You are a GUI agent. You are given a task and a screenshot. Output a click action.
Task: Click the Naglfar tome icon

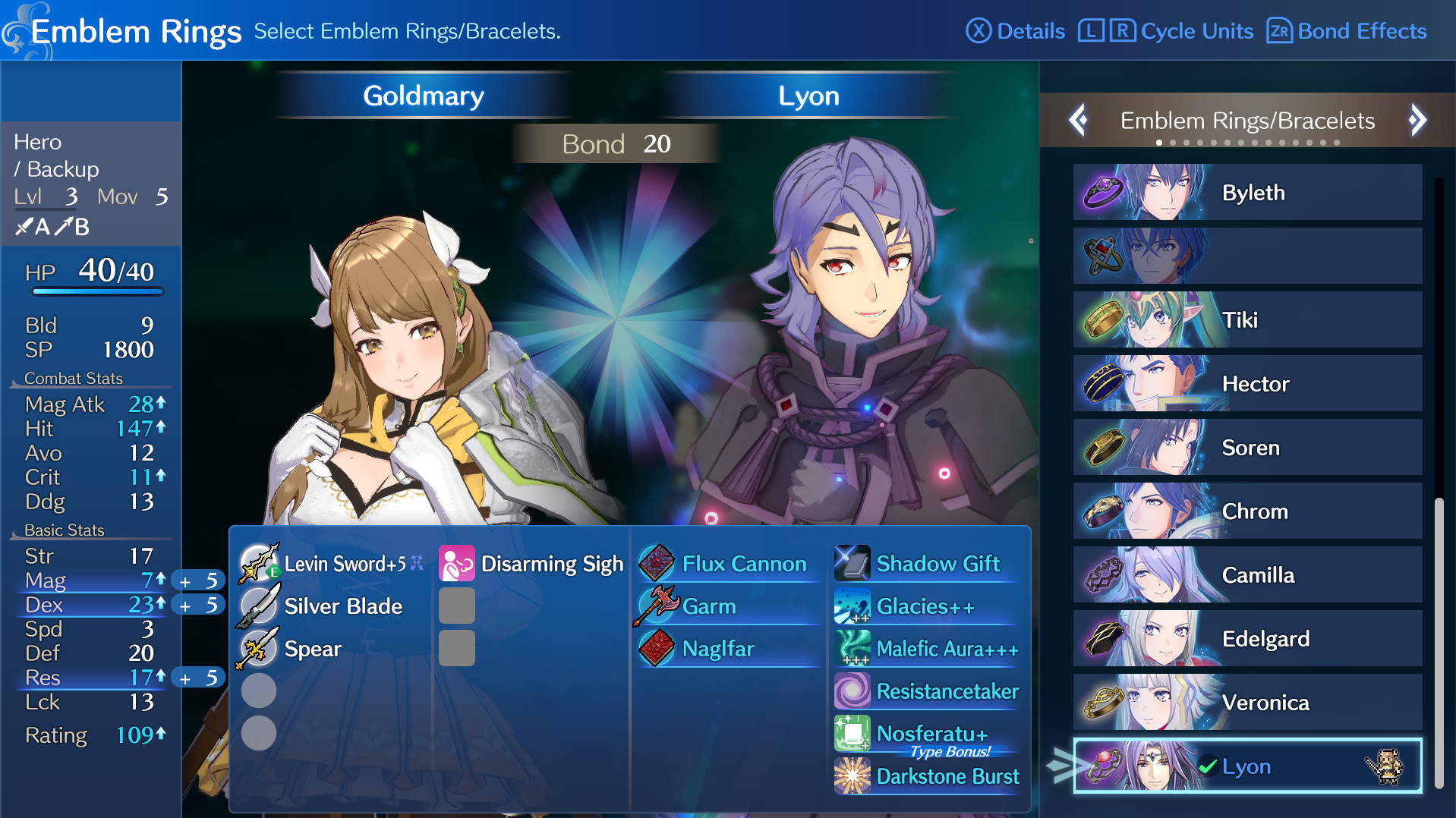pos(656,649)
